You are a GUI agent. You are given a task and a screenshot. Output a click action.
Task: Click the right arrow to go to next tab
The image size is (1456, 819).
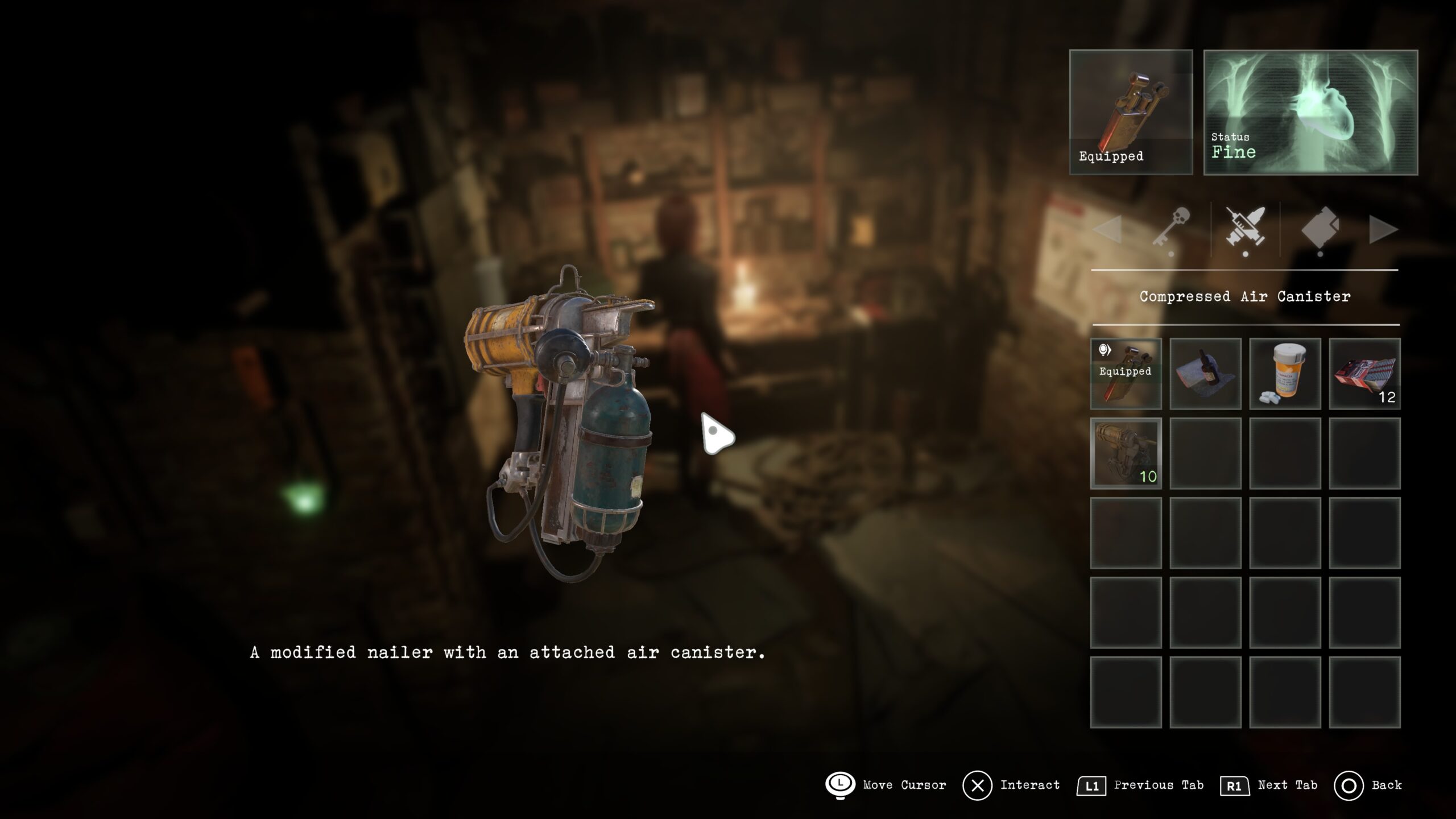point(1383,230)
